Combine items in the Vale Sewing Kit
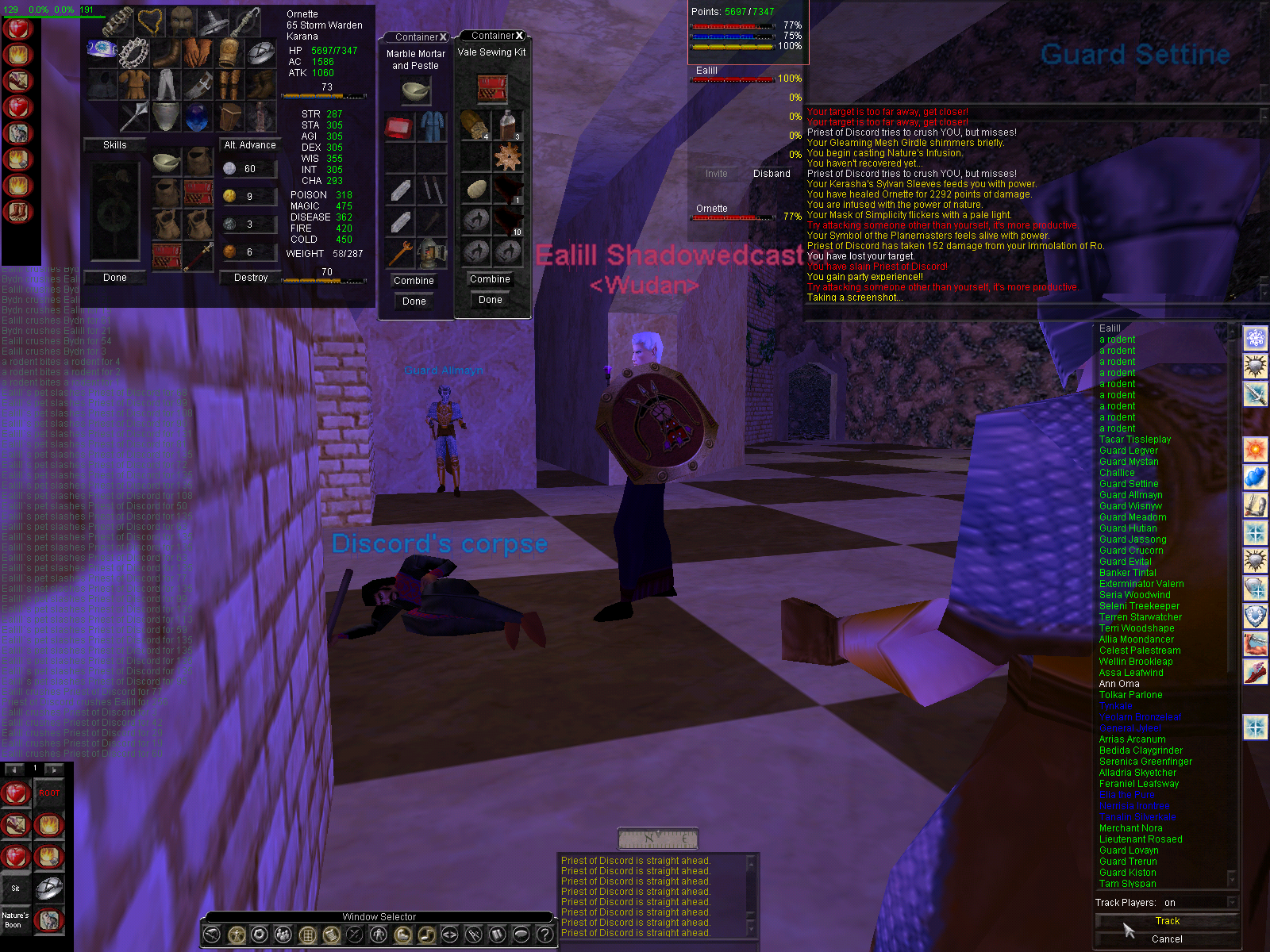The width and height of the screenshot is (1270, 952). tap(490, 279)
